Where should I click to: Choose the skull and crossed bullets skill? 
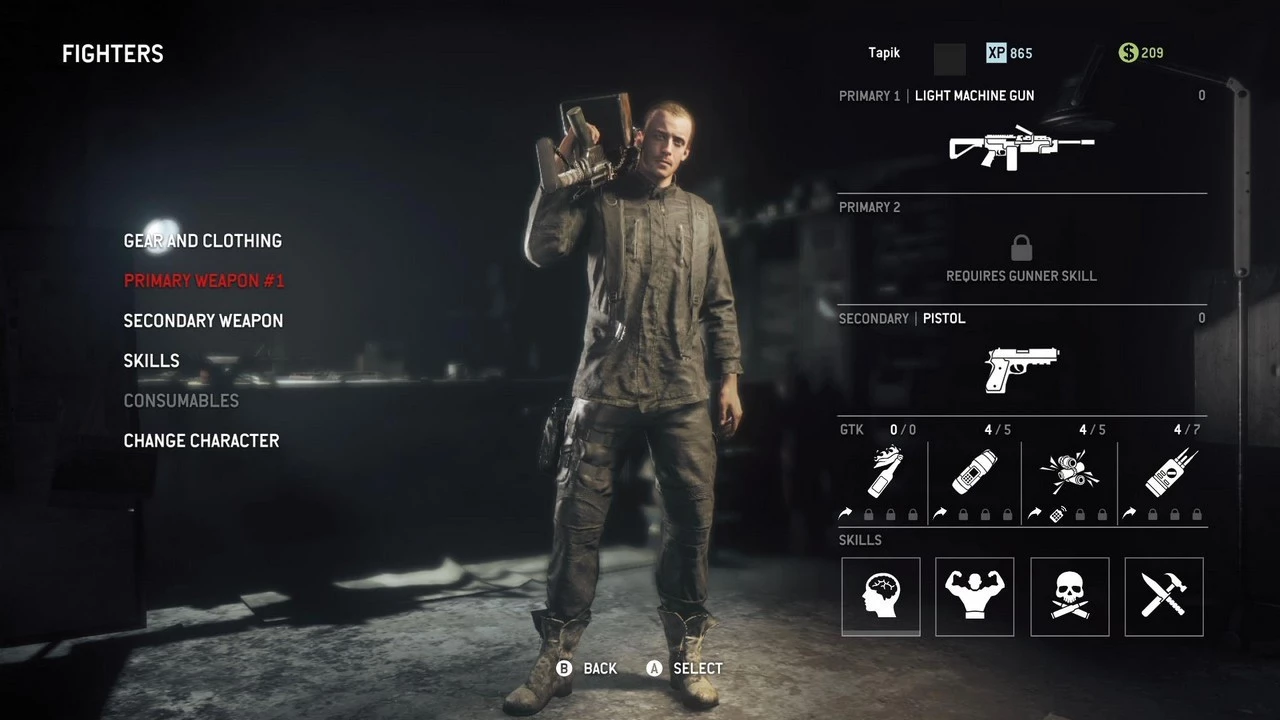point(1070,597)
